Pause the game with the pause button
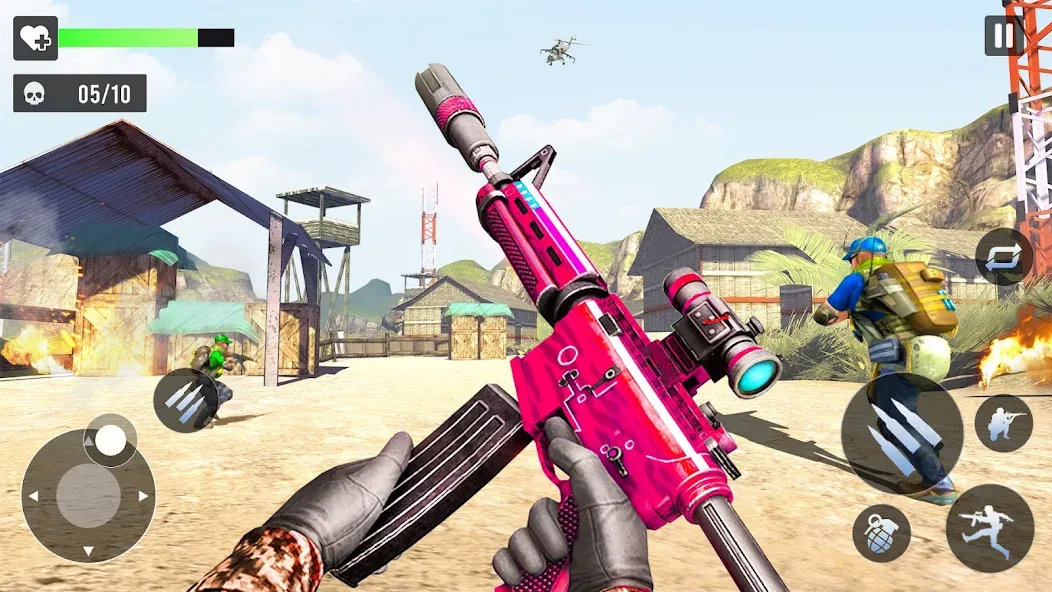Image resolution: width=1052 pixels, height=592 pixels. pyautogui.click(x=1003, y=36)
